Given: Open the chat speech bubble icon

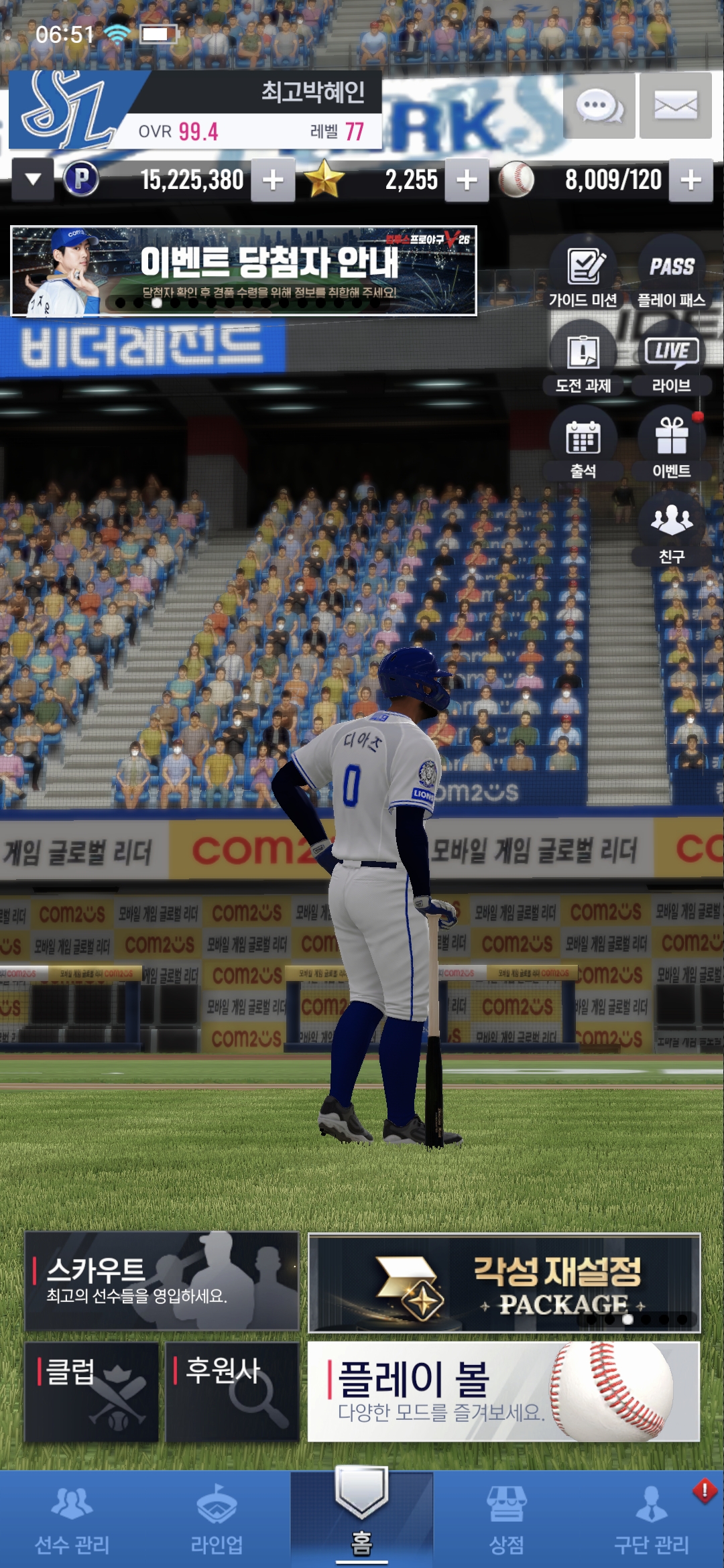Looking at the screenshot, I should 599,106.
